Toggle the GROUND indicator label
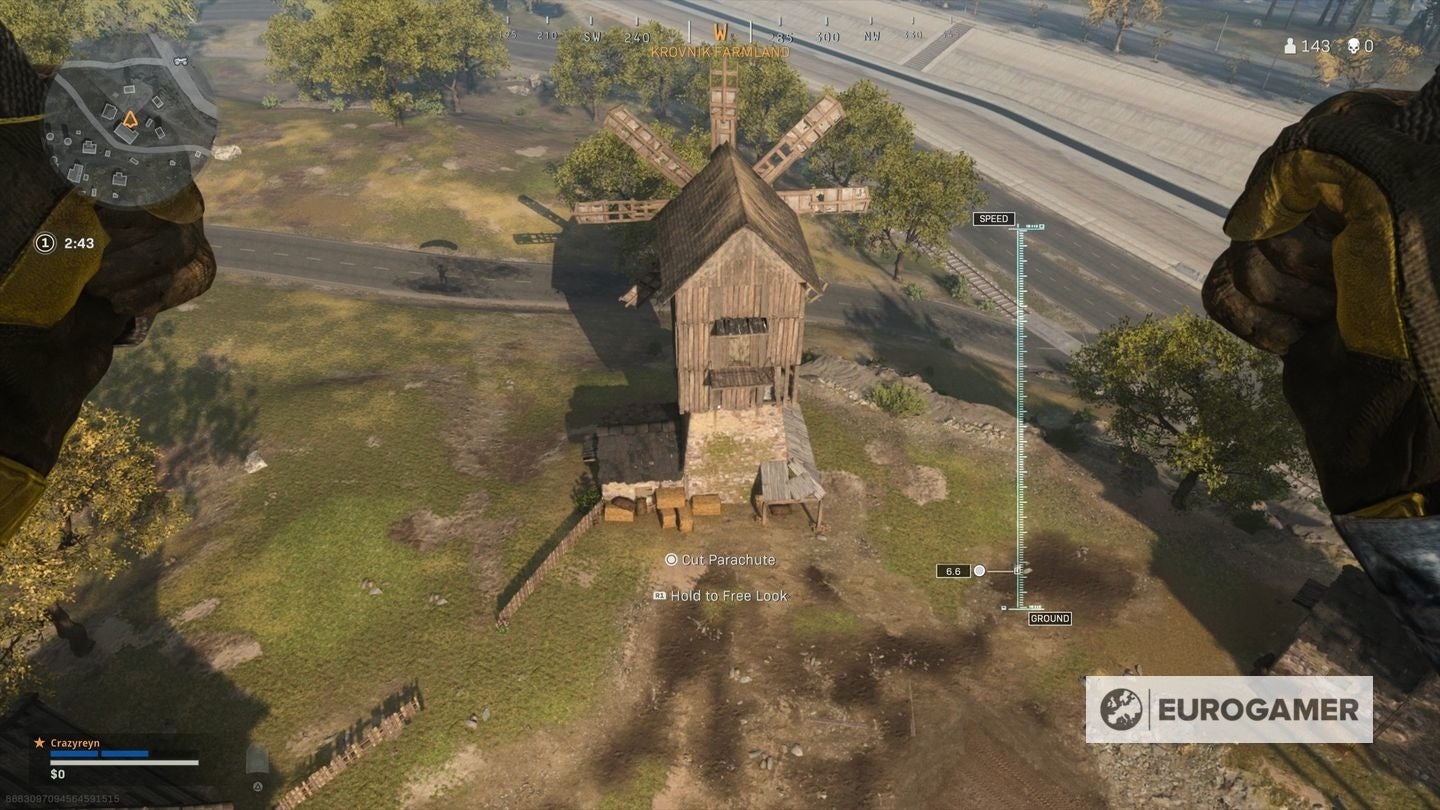1440x810 pixels. [x=1051, y=618]
